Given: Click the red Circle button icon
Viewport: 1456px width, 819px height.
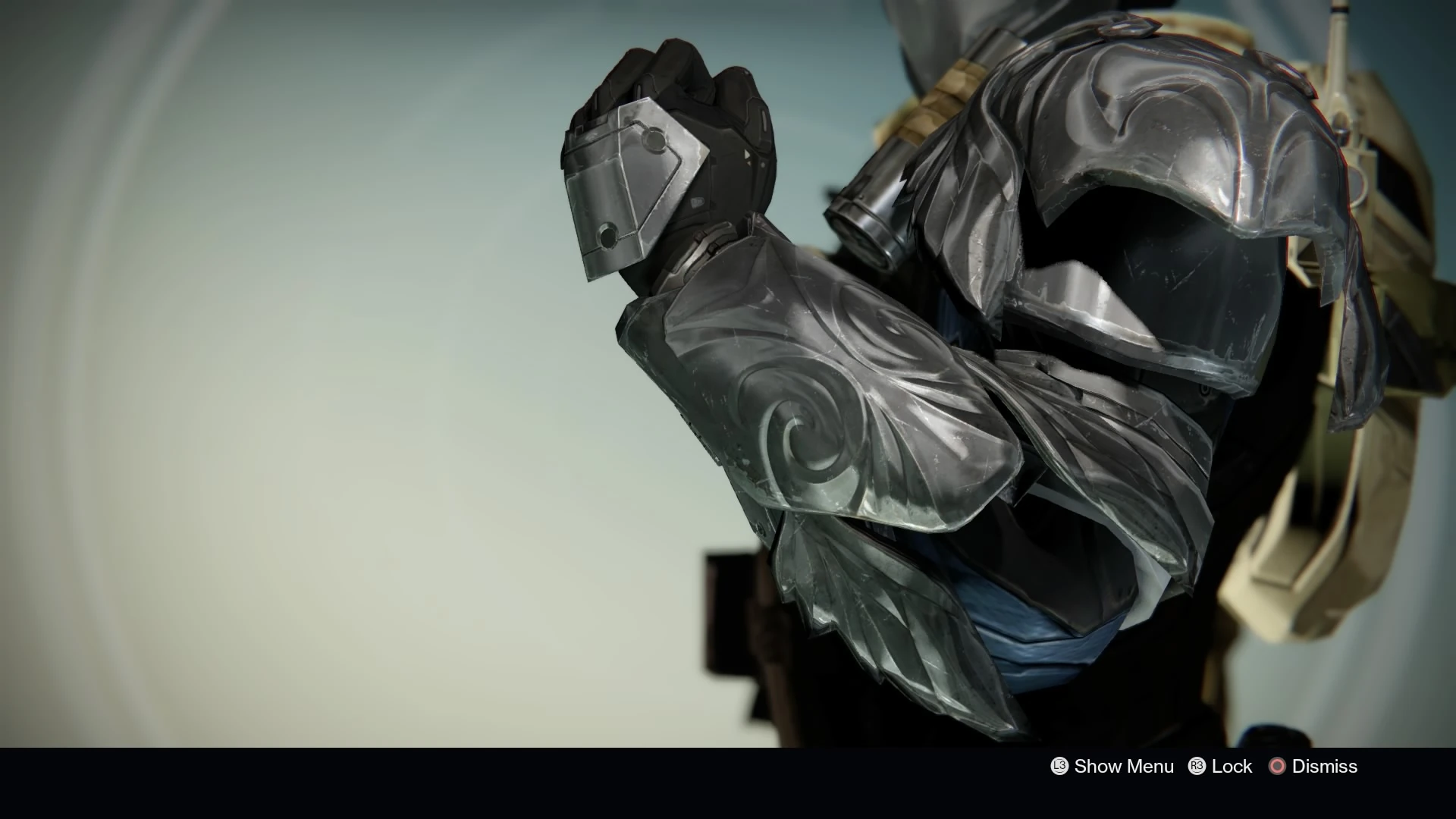Looking at the screenshot, I should 1279,767.
